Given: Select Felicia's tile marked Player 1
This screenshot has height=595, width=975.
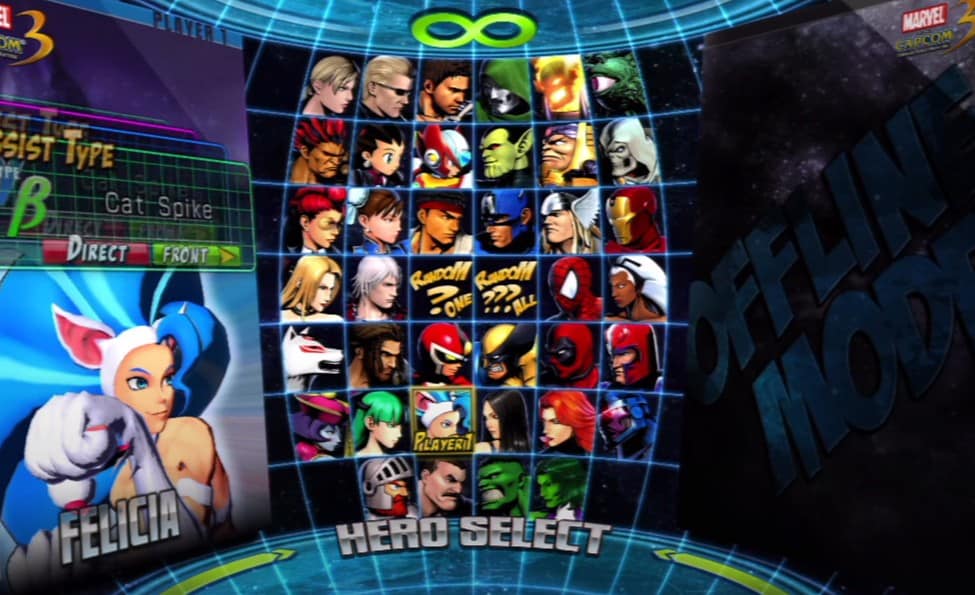Looking at the screenshot, I should point(441,421).
